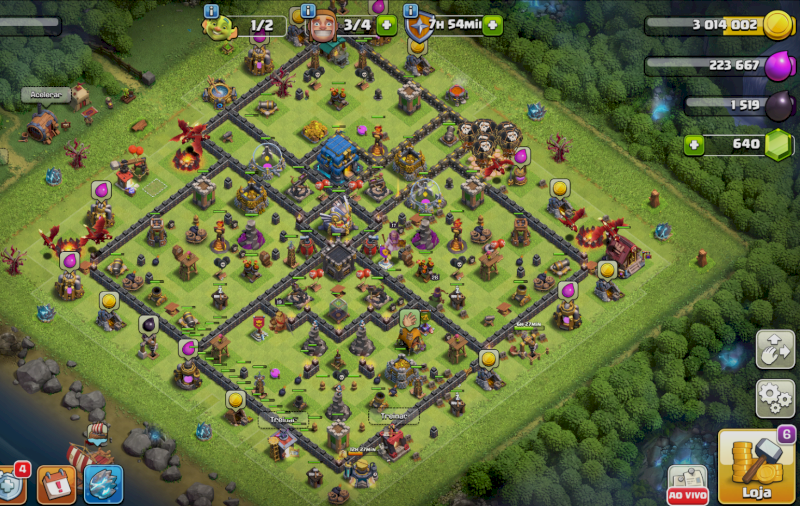Extend shield time with plus button
Image resolution: width=800 pixels, height=506 pixels.
pos(491,25)
